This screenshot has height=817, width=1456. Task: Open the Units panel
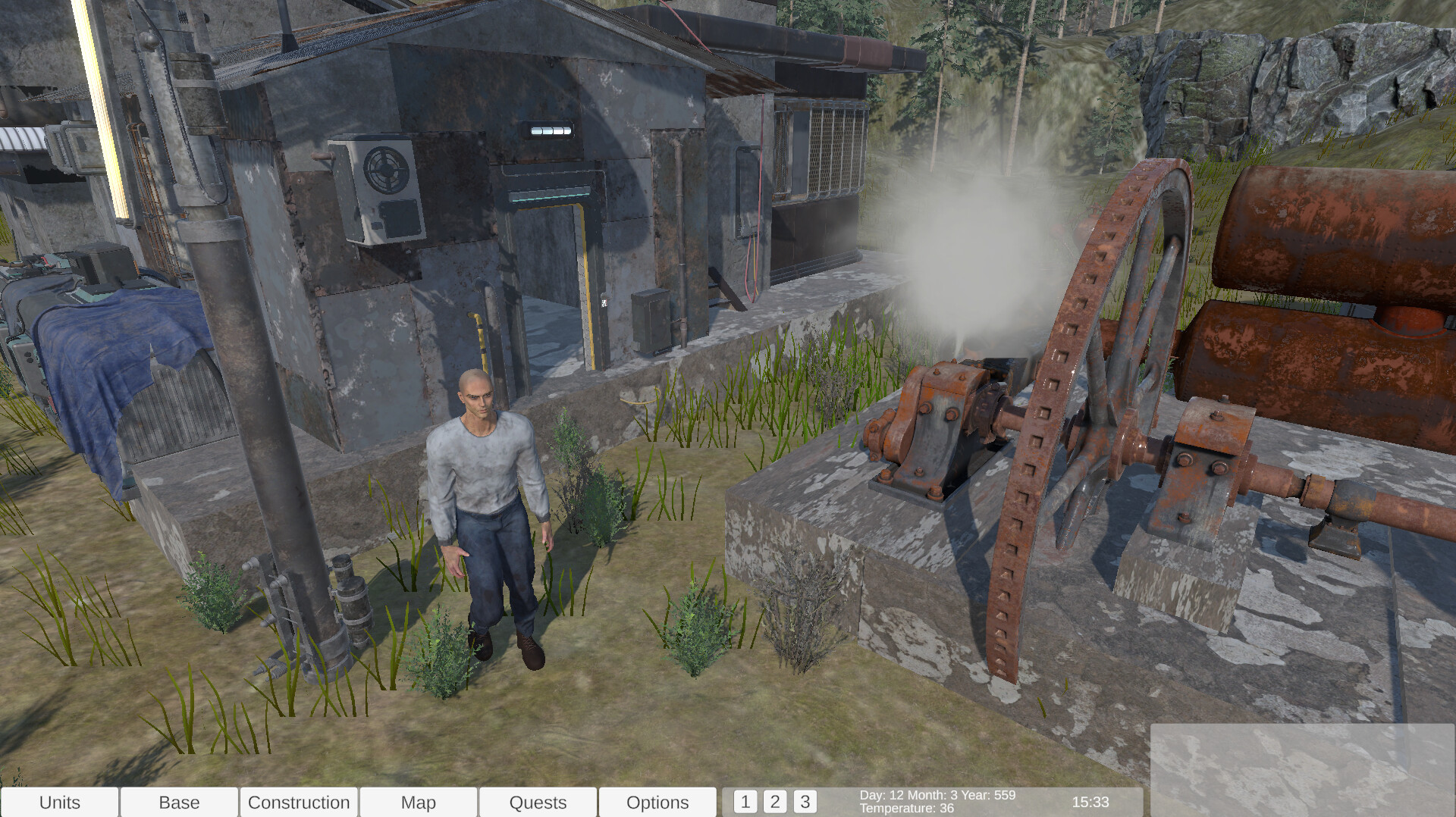click(x=61, y=802)
